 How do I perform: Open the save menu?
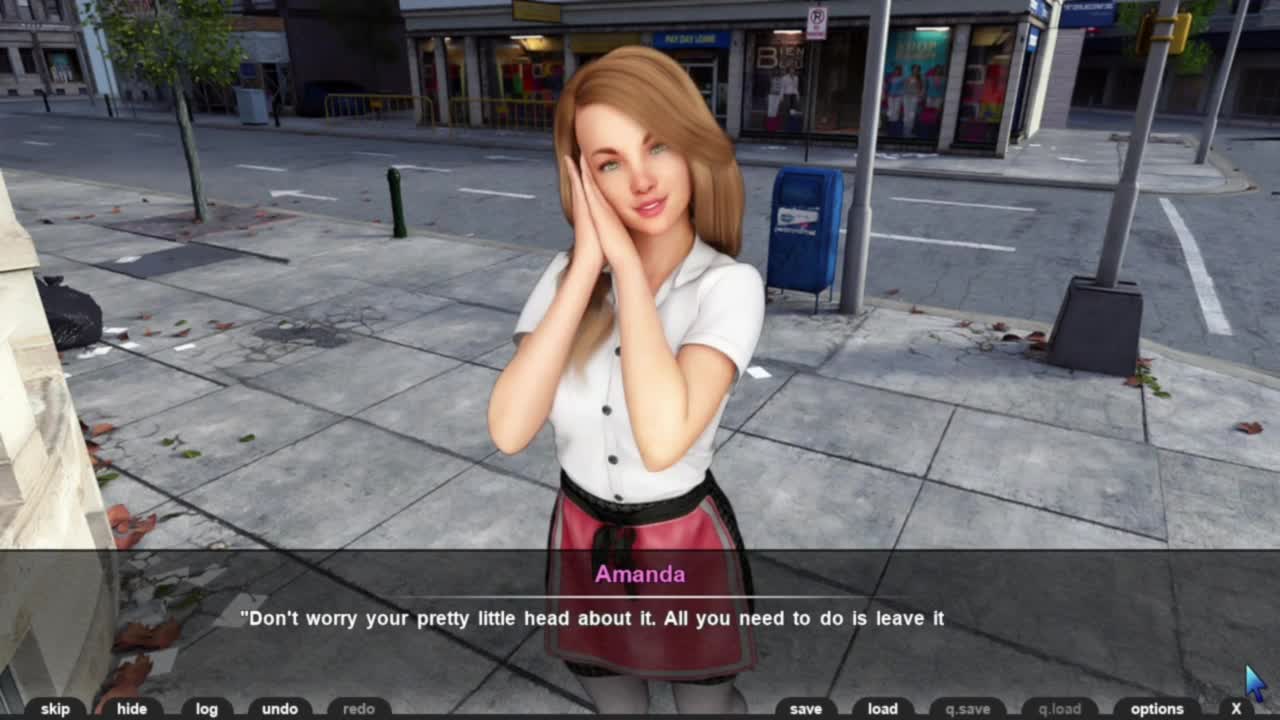(x=805, y=709)
